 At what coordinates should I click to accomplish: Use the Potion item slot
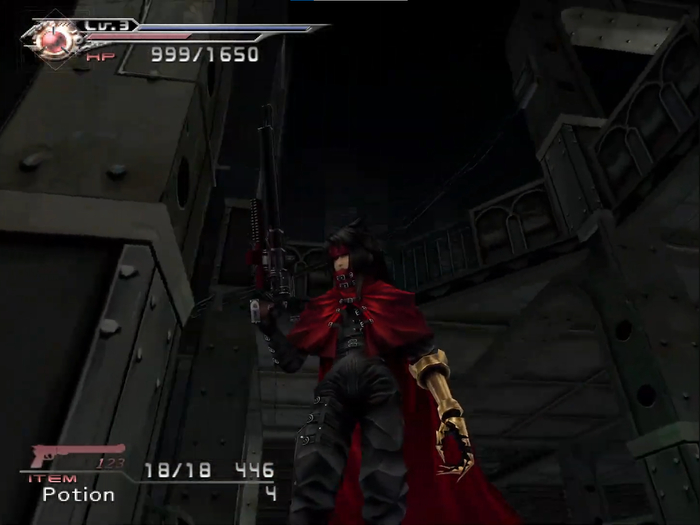78,495
